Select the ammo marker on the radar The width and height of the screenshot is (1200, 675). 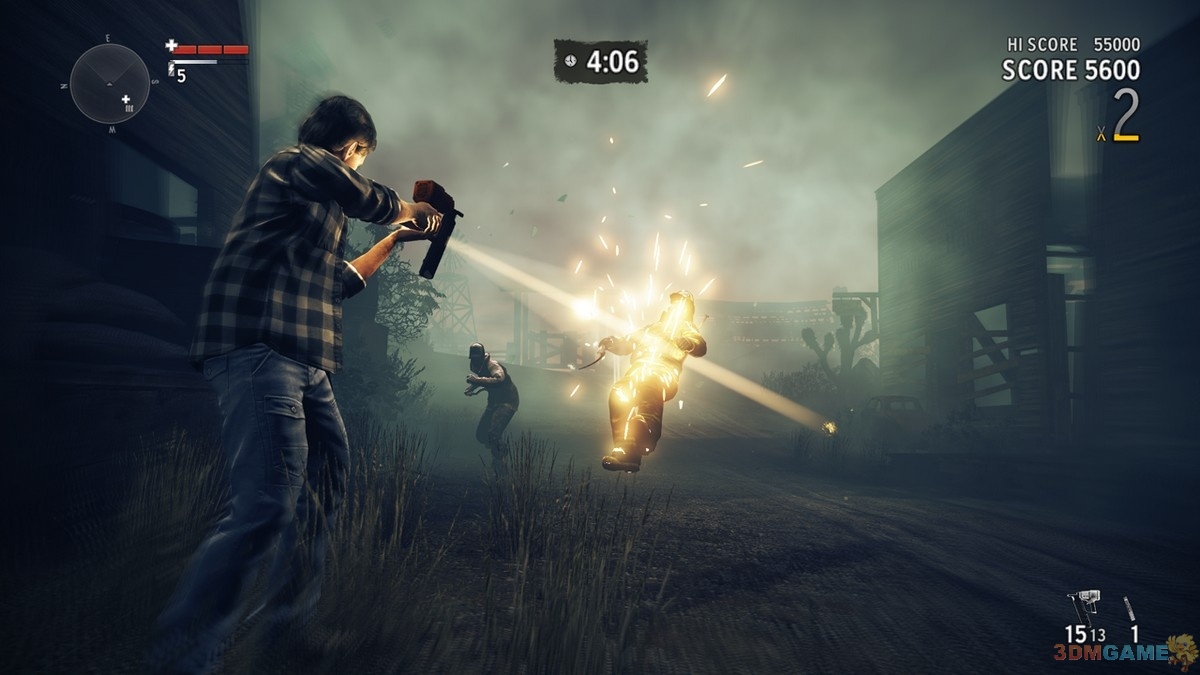tap(131, 108)
